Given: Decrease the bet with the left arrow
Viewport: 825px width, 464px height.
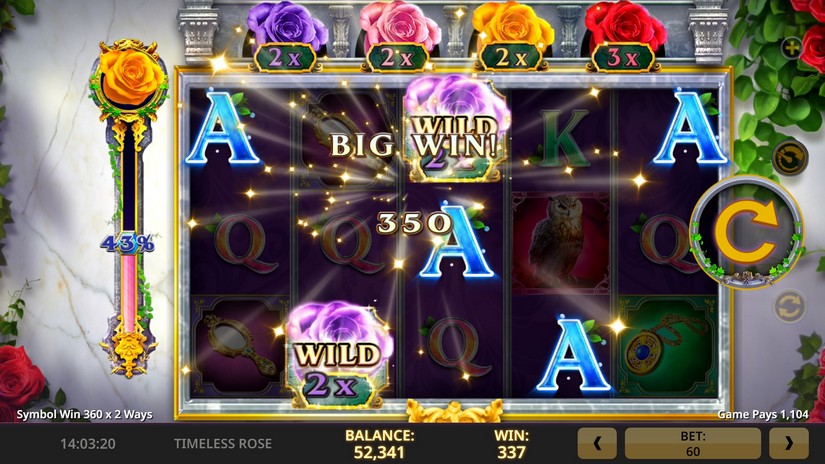Looking at the screenshot, I should (x=597, y=443).
